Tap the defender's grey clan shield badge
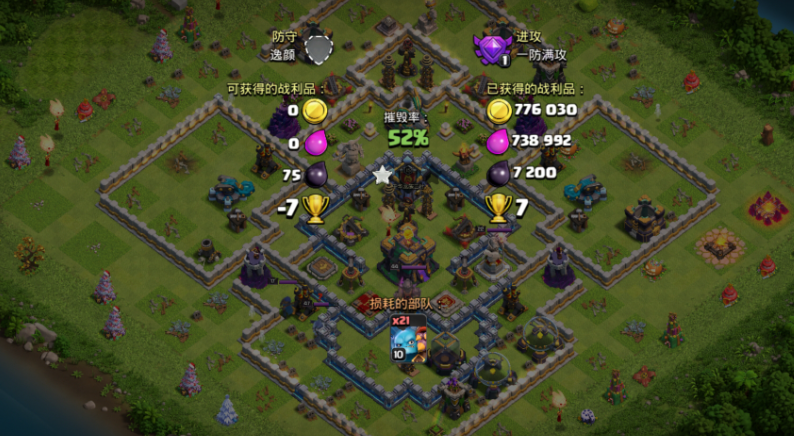The image size is (794, 436). [x=318, y=46]
